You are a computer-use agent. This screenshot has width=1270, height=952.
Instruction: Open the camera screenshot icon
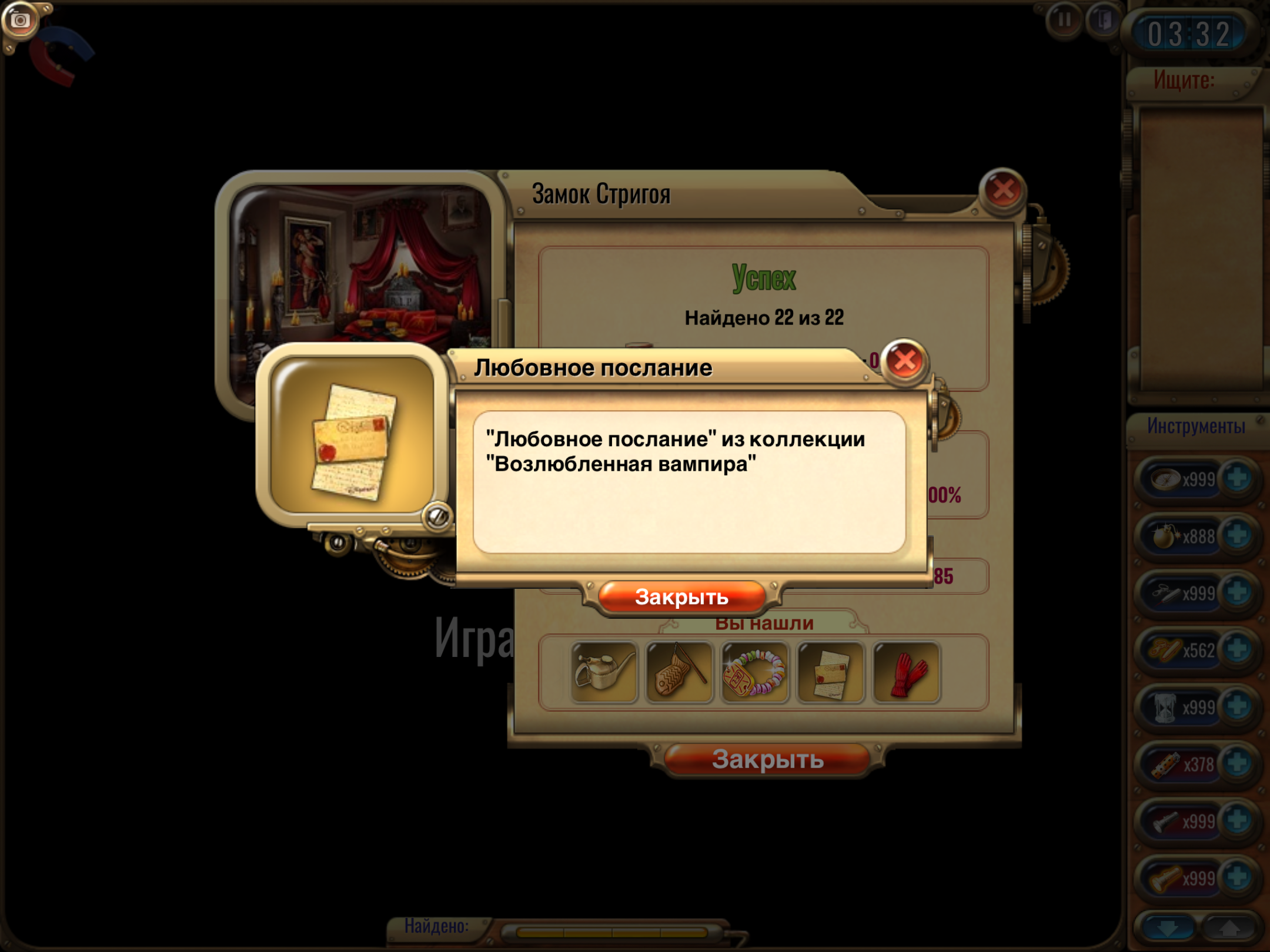[x=19, y=21]
